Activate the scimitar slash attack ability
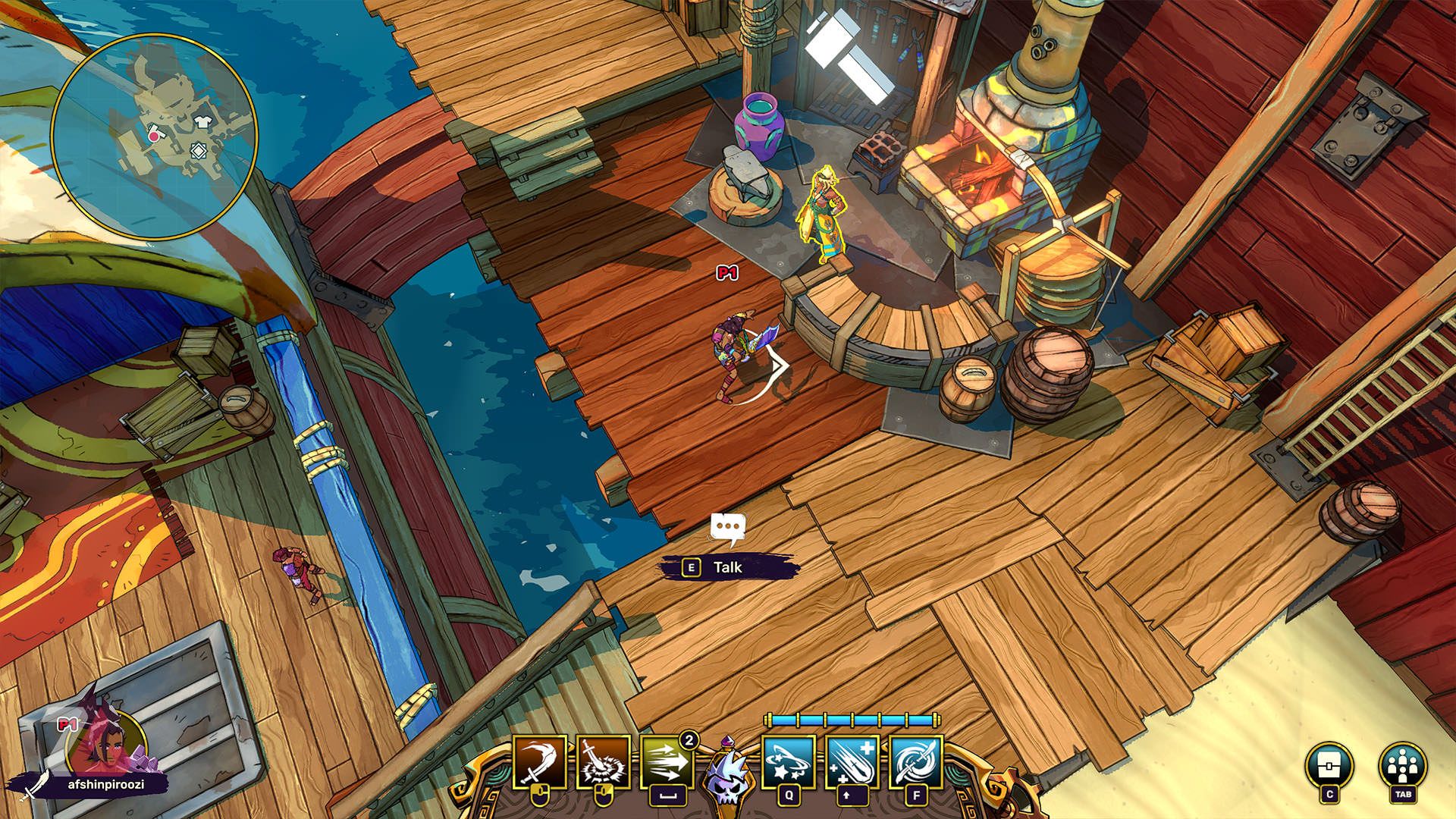This screenshot has width=1456, height=819. pyautogui.click(x=540, y=761)
